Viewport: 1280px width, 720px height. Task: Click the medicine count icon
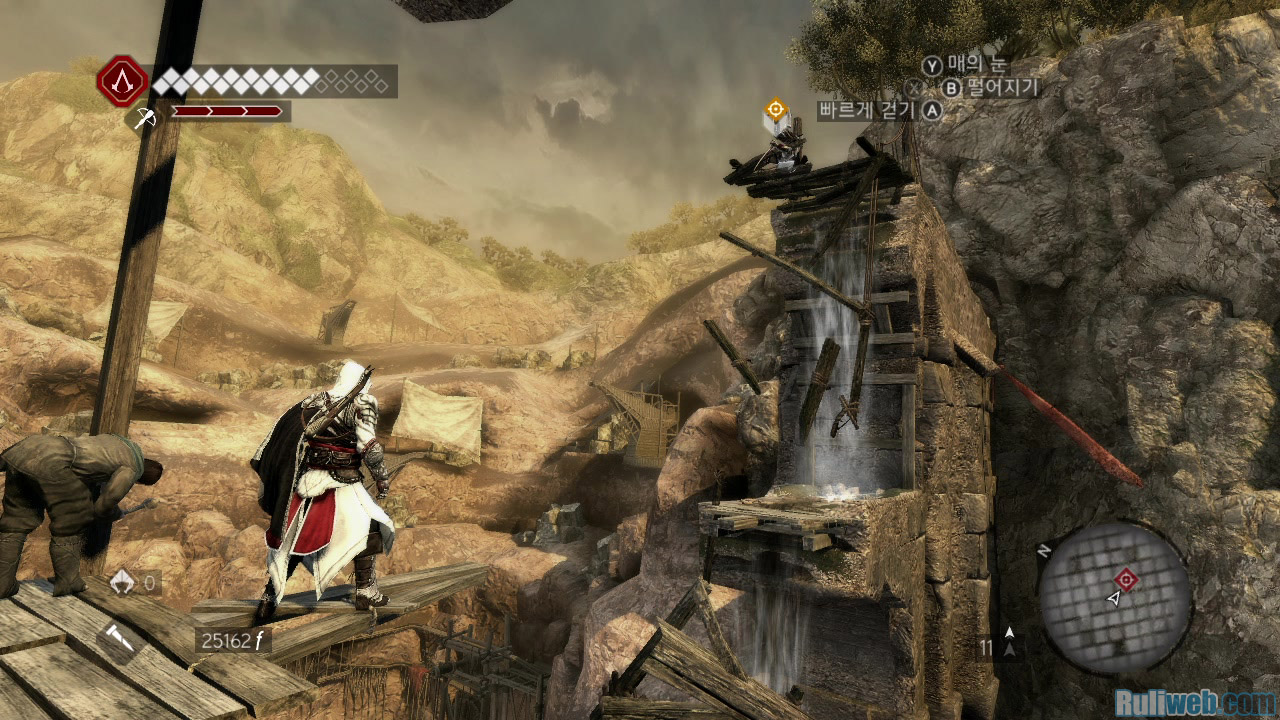click(x=123, y=582)
